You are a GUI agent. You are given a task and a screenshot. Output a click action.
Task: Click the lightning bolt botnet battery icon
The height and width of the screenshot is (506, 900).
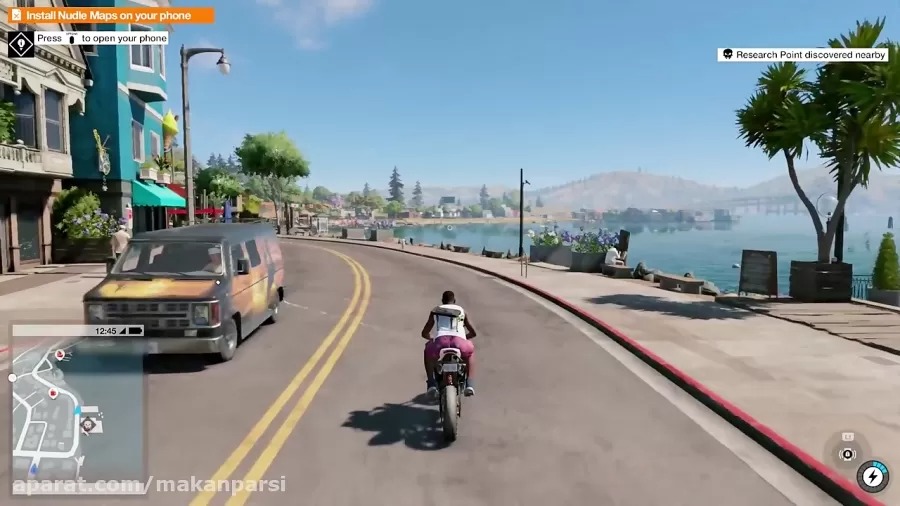(873, 476)
